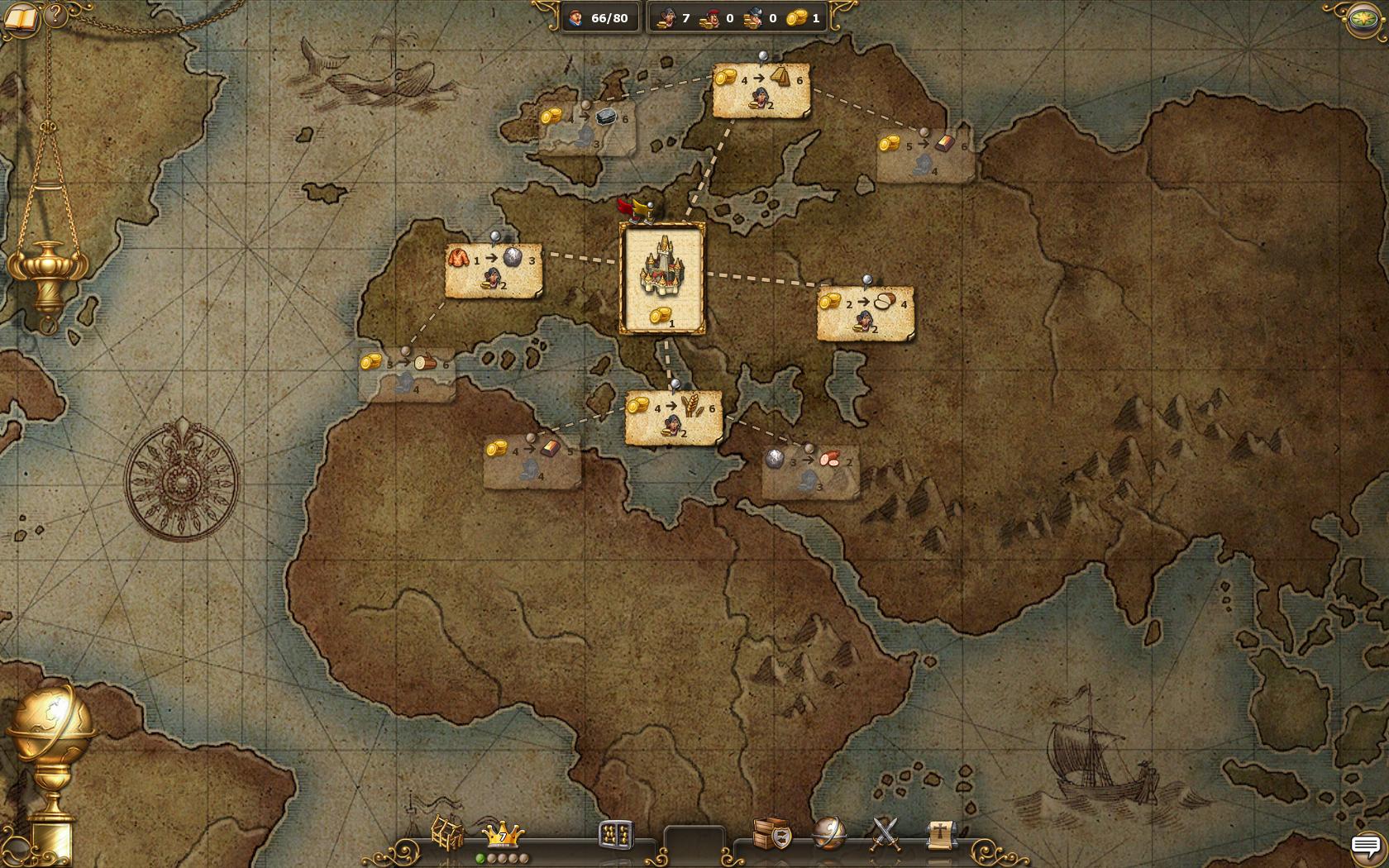This screenshot has height=868, width=1389.
Task: Select the cloth-for-stone trade card
Action: point(494,270)
